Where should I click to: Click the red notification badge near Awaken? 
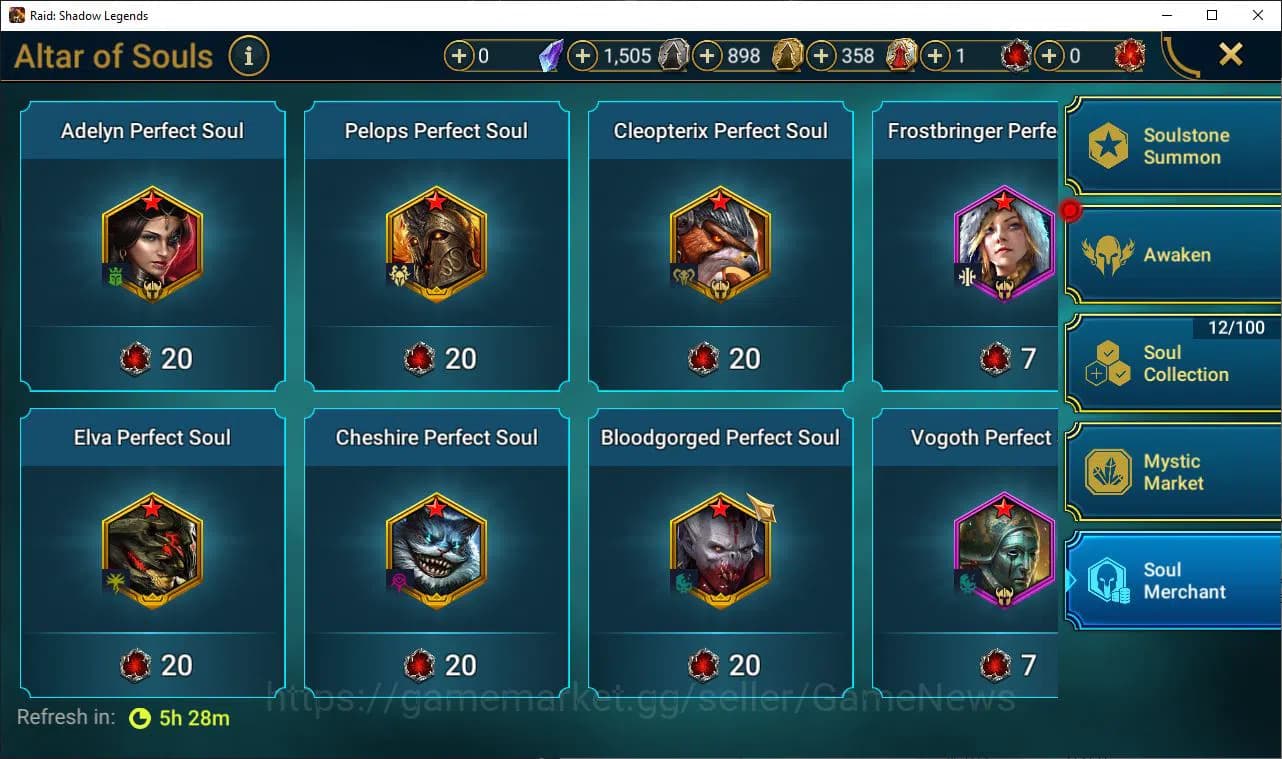coord(1070,208)
